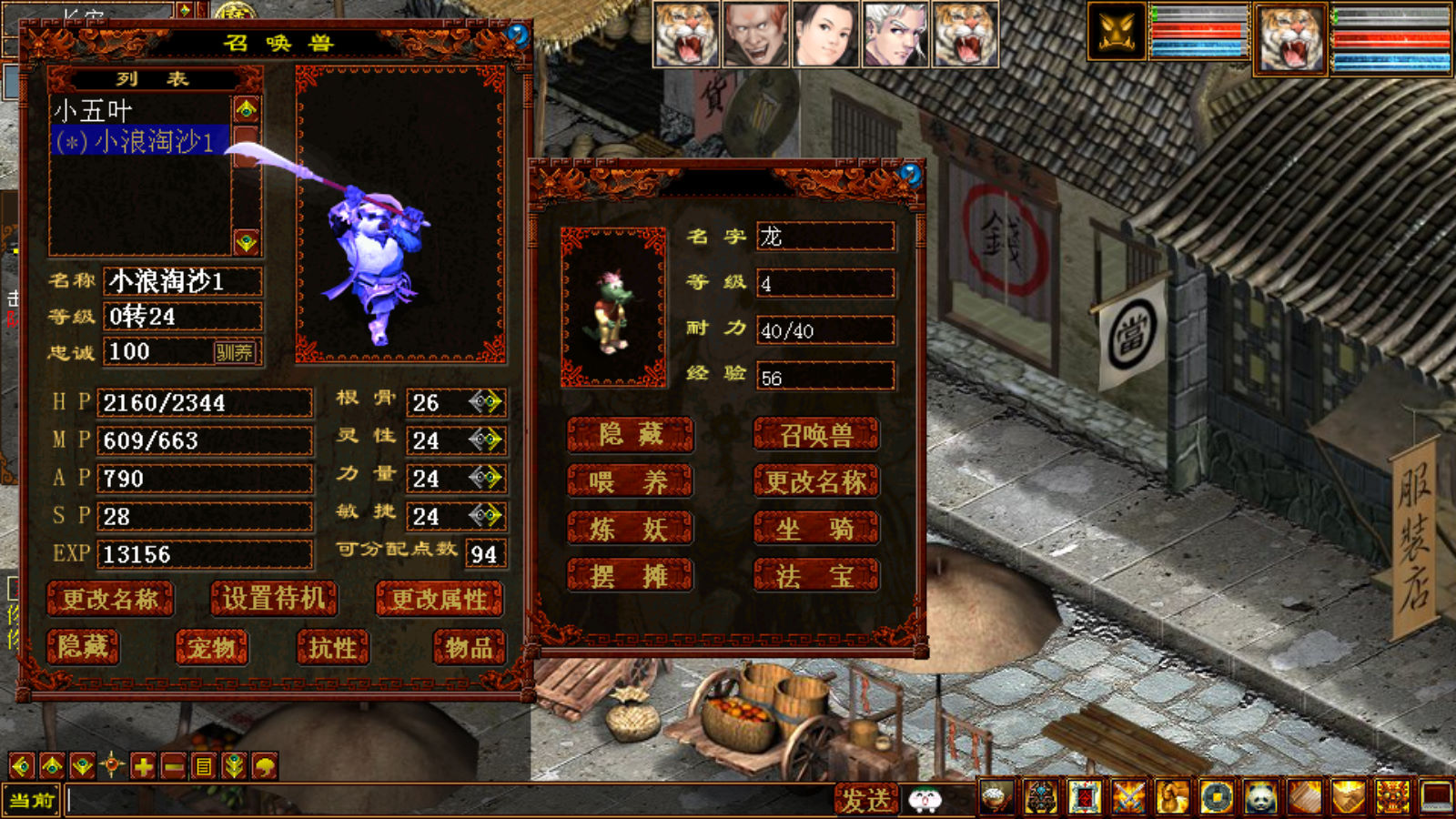Choose 摆摊 to set up stall
This screenshot has height=819, width=1456.
(x=629, y=576)
